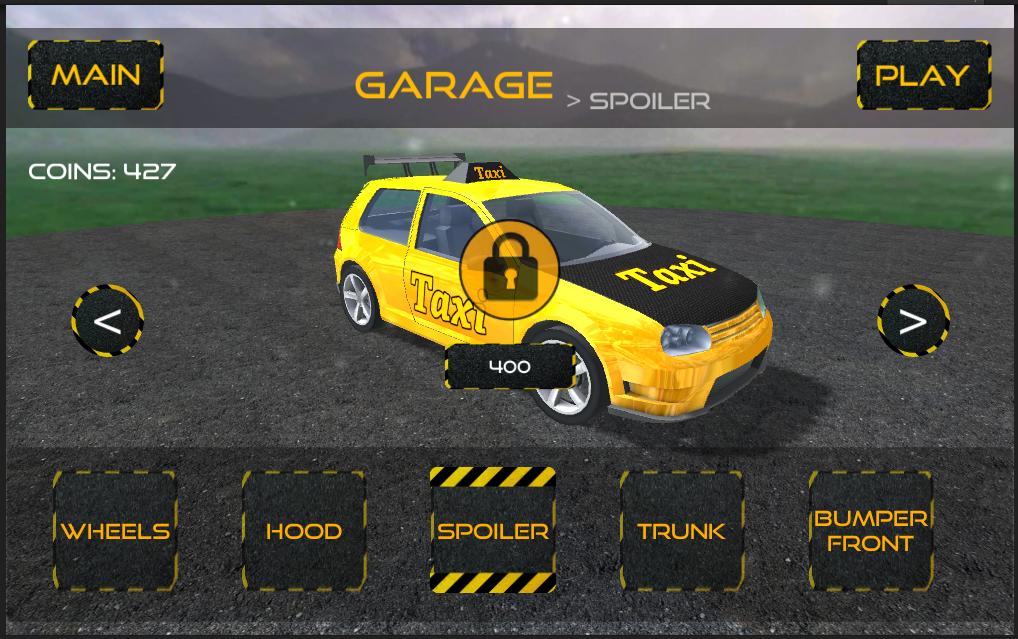Show the previous spoiler option
The width and height of the screenshot is (1018, 639).
coord(107,321)
